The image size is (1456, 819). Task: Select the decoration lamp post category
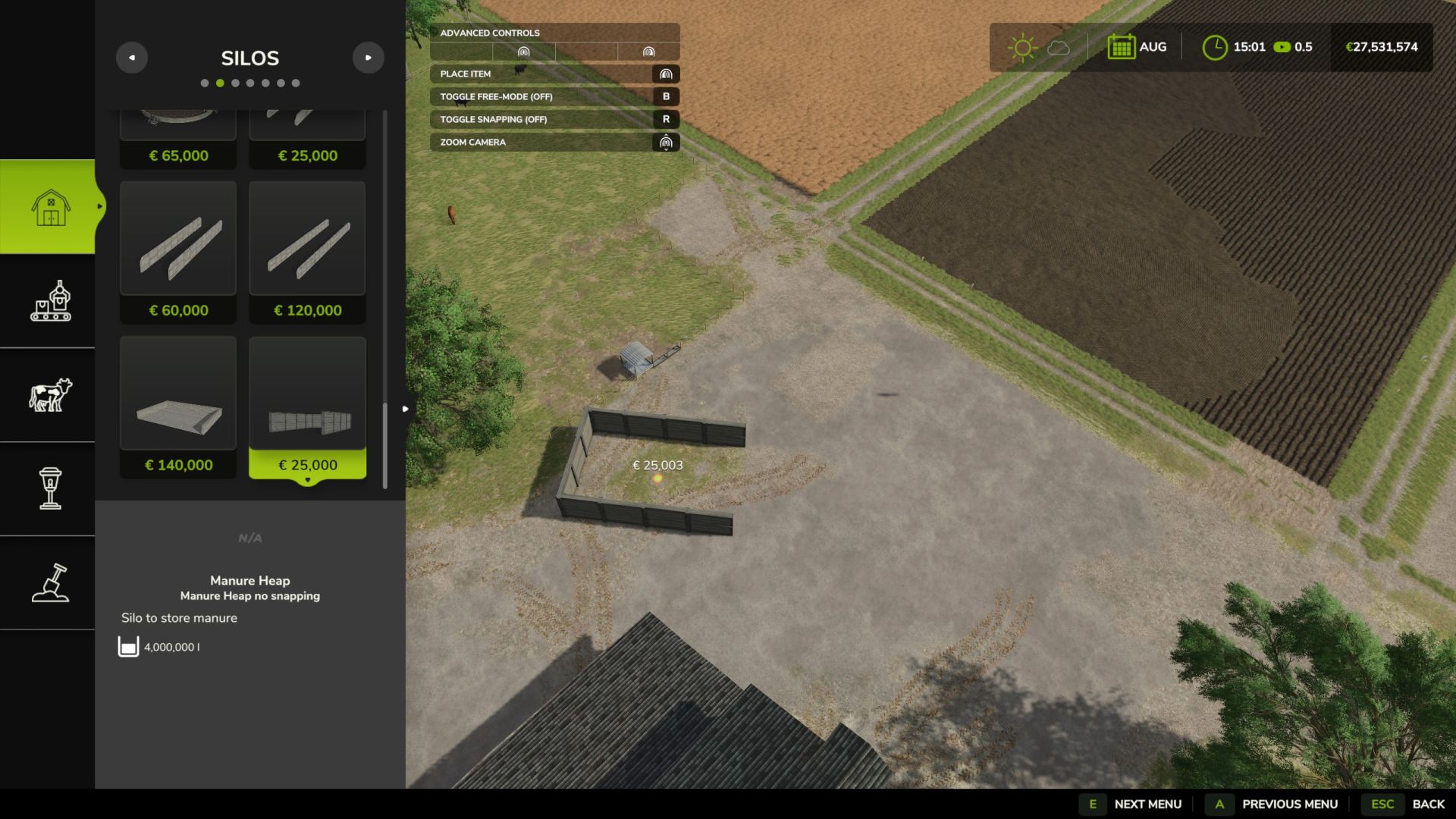point(50,489)
